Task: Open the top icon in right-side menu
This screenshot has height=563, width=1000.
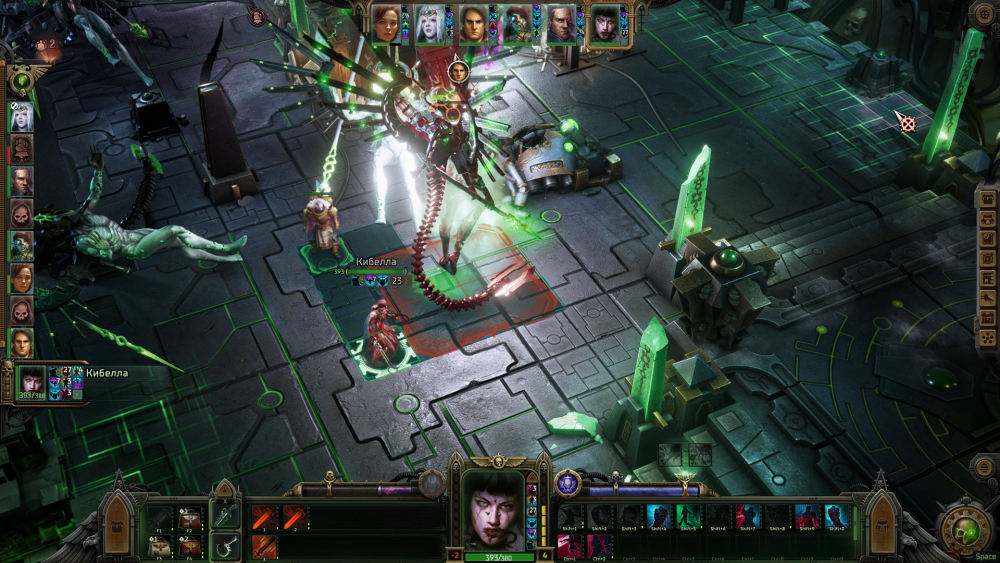Action: tap(985, 198)
